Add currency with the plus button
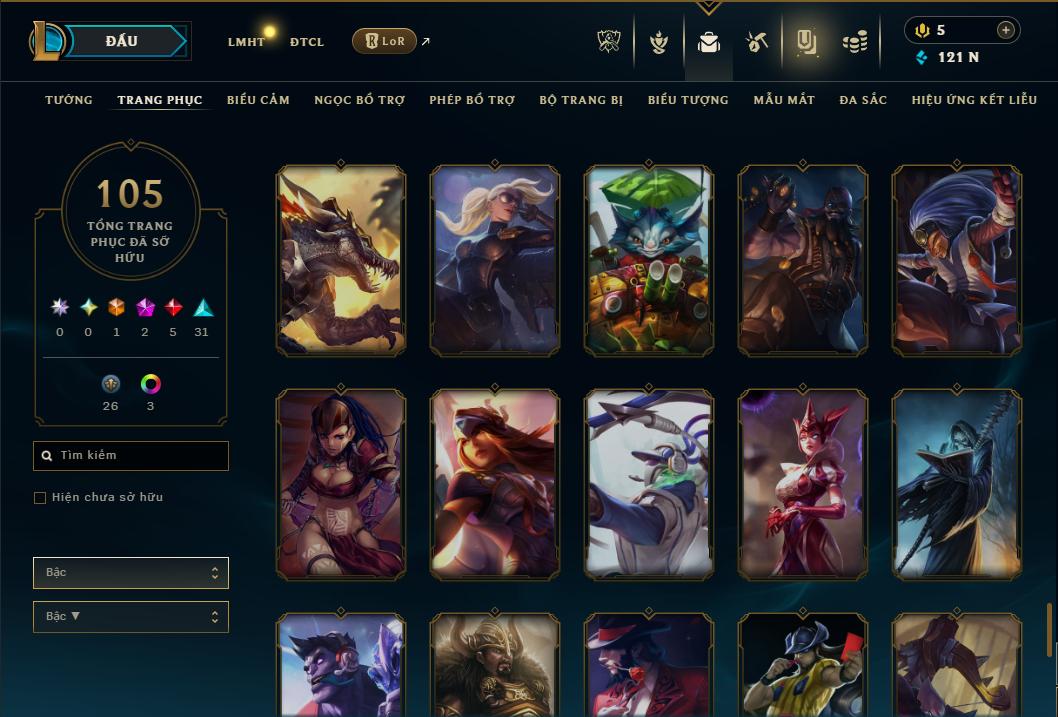The height and width of the screenshot is (717, 1058). [x=1005, y=30]
